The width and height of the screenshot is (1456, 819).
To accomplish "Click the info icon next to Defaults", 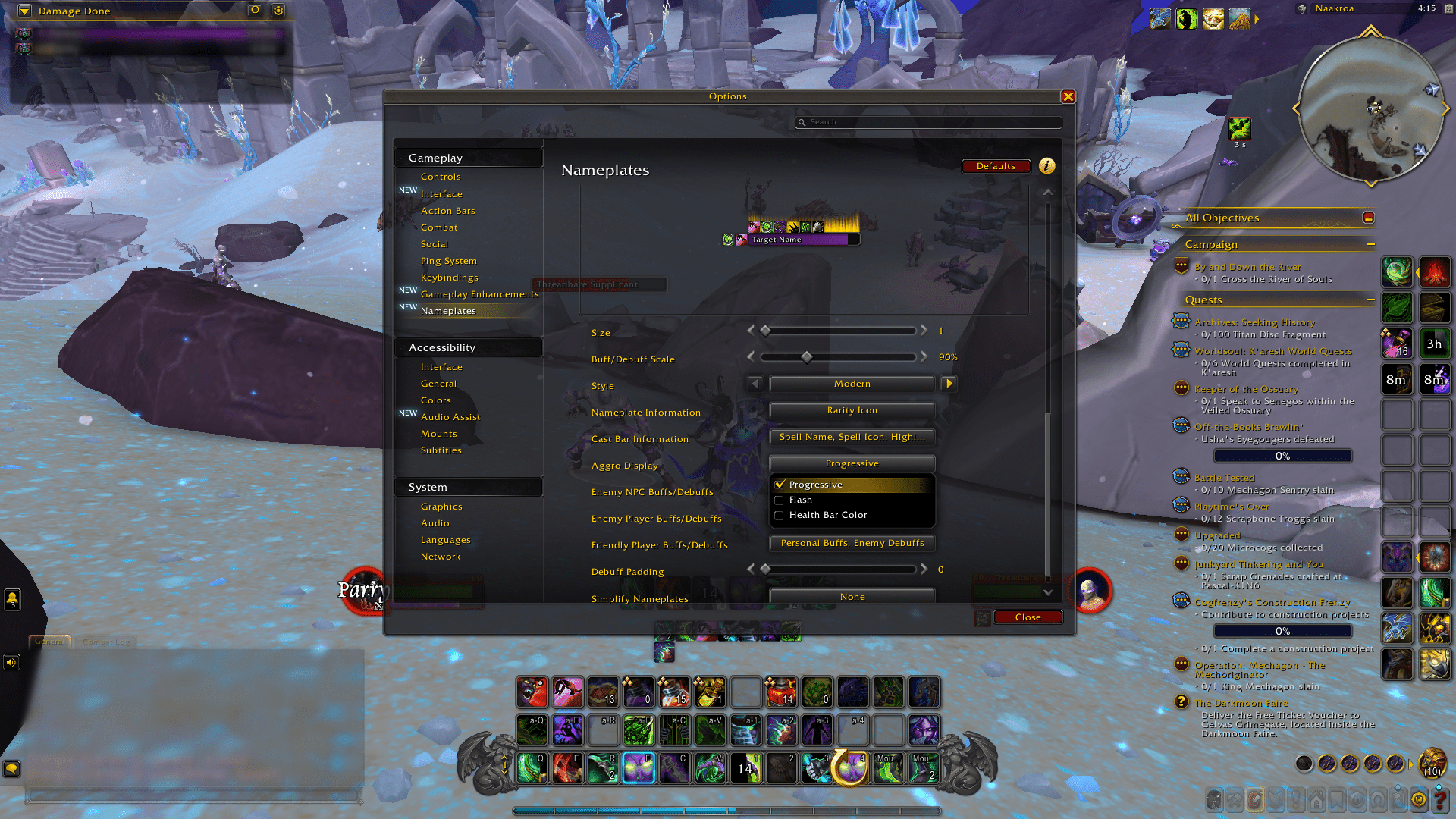I will [1047, 166].
